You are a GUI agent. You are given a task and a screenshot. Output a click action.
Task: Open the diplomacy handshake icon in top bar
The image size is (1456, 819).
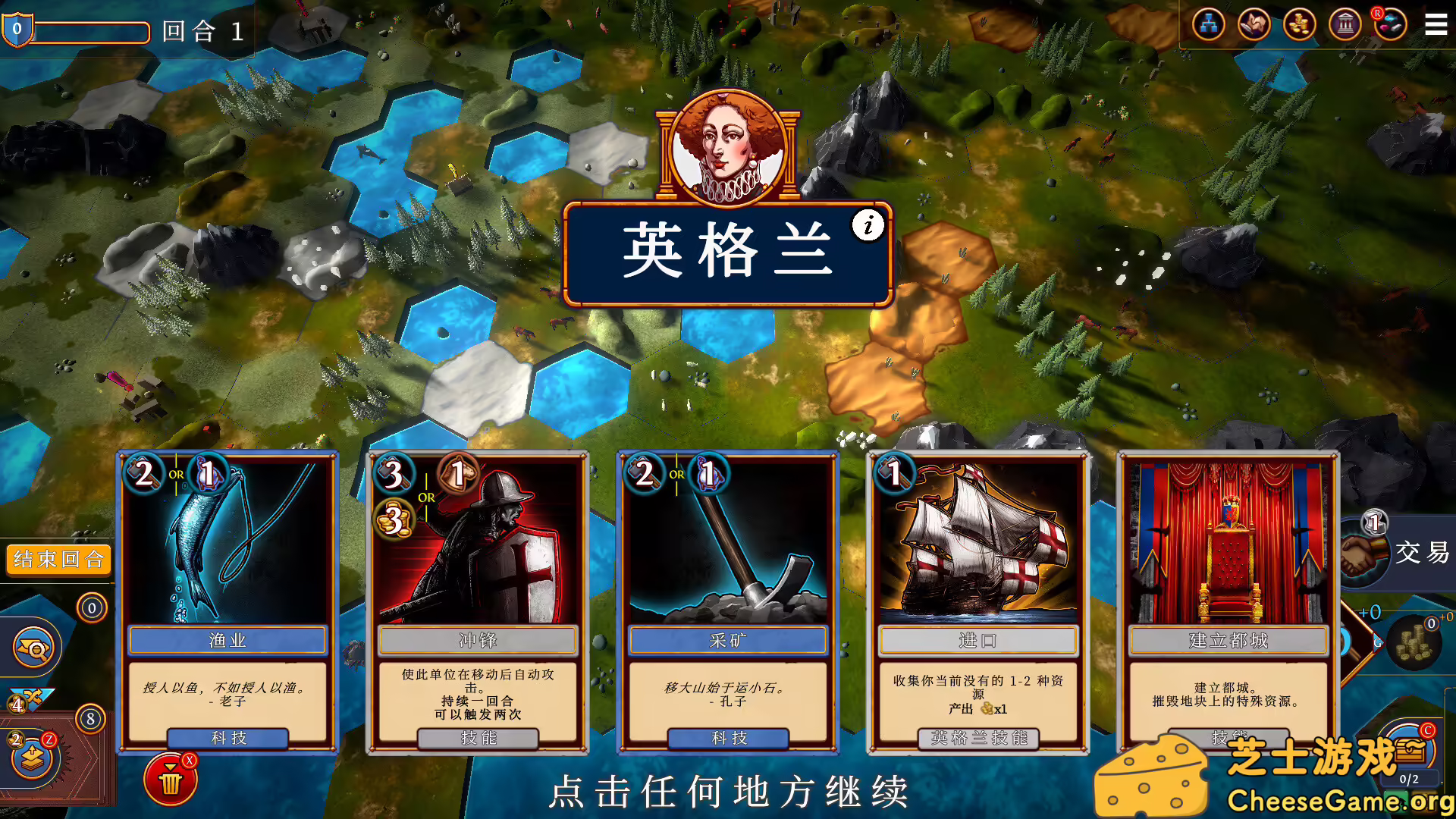tap(1254, 24)
